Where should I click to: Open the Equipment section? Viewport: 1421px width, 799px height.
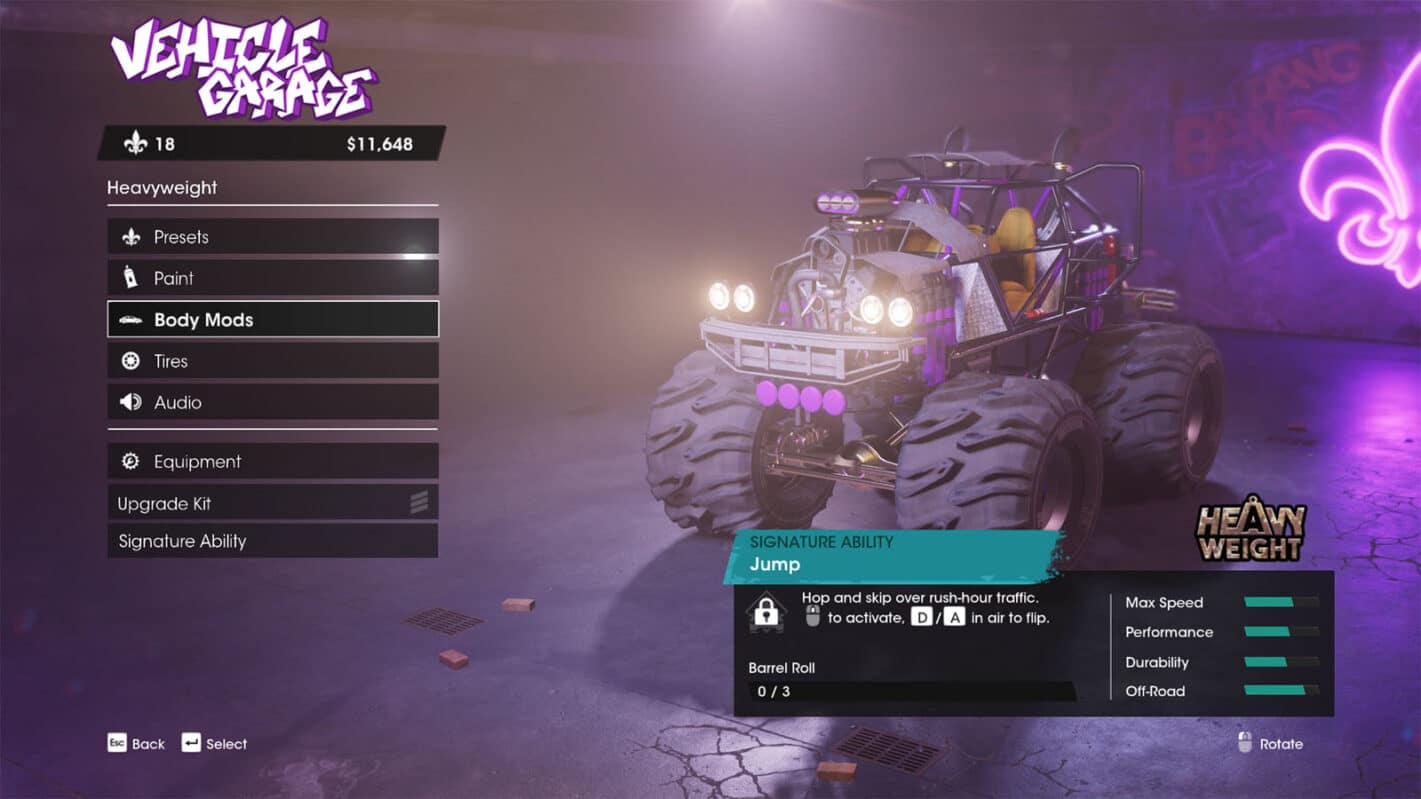pyautogui.click(x=272, y=461)
